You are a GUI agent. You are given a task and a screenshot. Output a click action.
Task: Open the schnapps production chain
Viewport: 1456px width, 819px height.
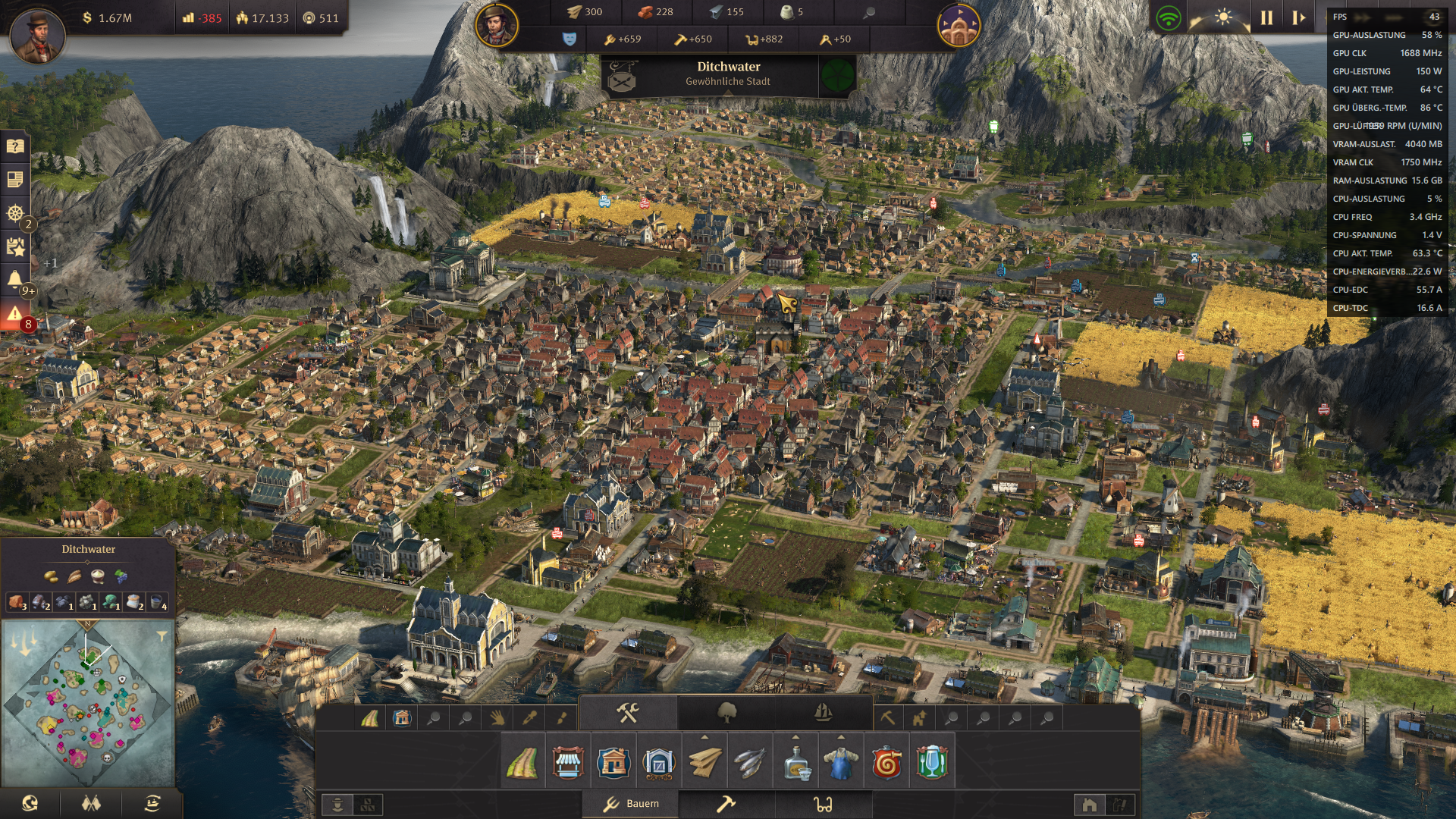795,762
